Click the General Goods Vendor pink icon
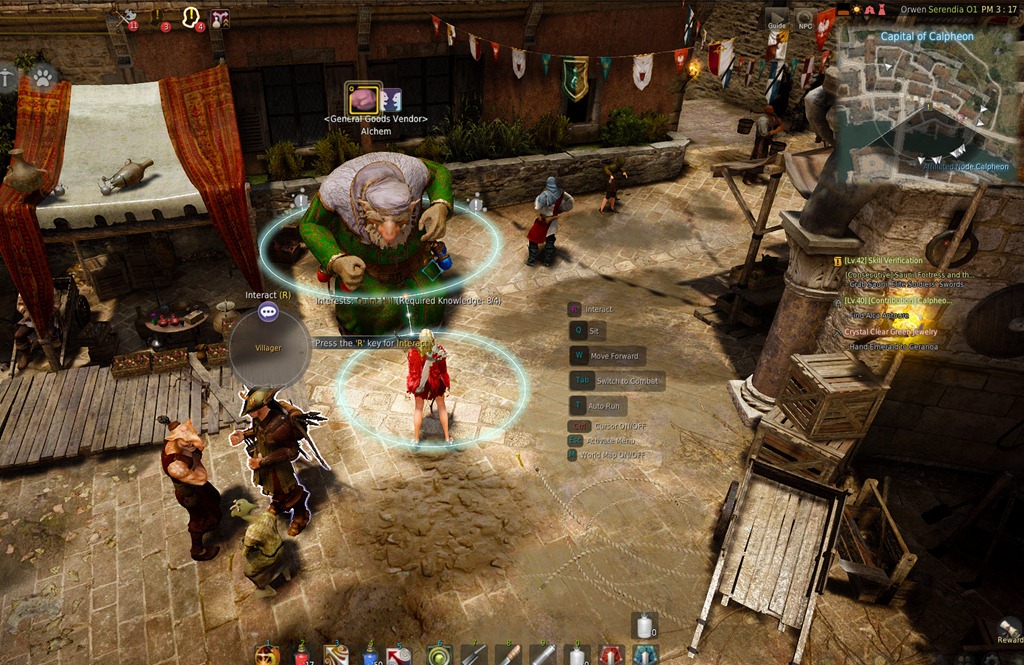The height and width of the screenshot is (665, 1024). (x=363, y=99)
